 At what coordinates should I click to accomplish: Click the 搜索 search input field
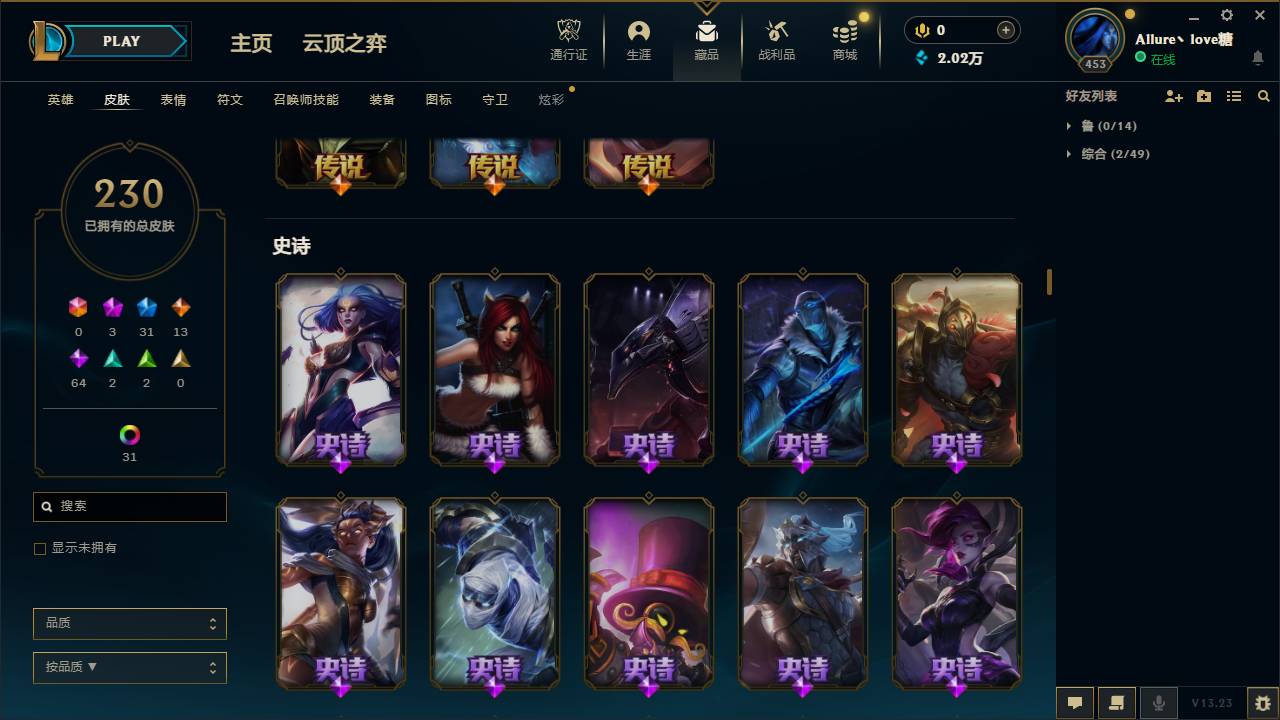point(129,507)
